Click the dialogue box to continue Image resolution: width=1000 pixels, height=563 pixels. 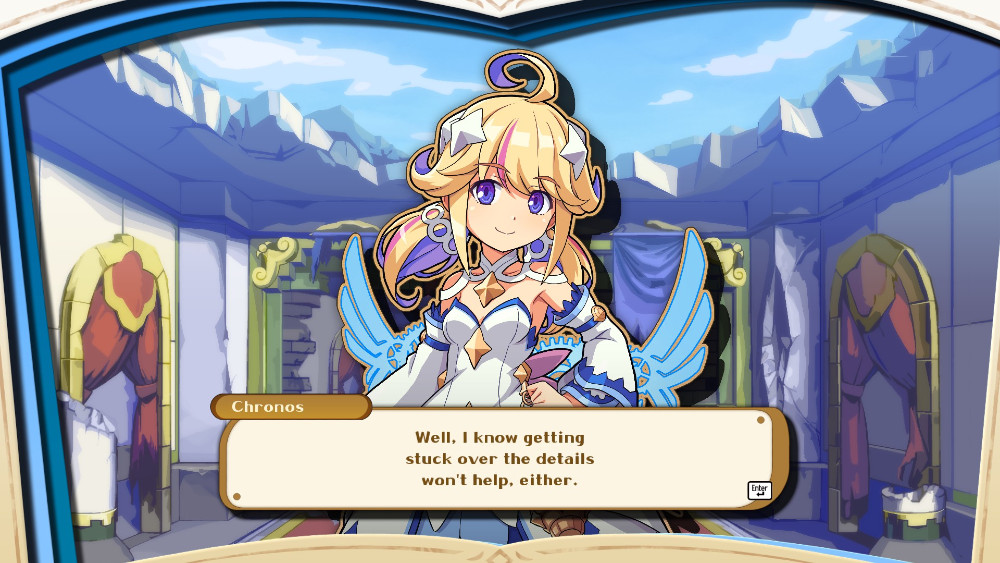pyautogui.click(x=500, y=459)
